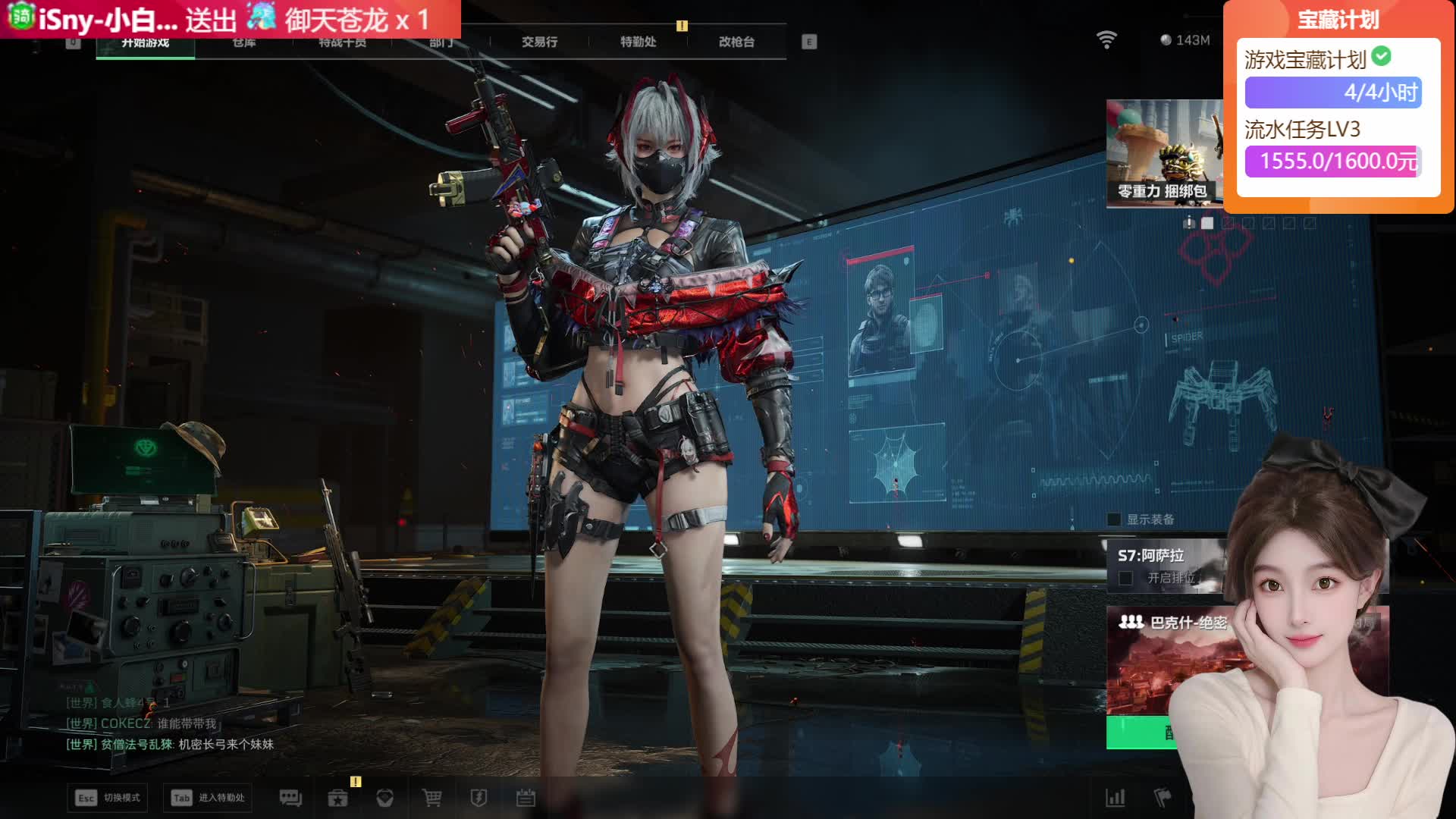The image size is (1456, 819).
Task: Open the lightning shield icon
Action: [x=479, y=798]
